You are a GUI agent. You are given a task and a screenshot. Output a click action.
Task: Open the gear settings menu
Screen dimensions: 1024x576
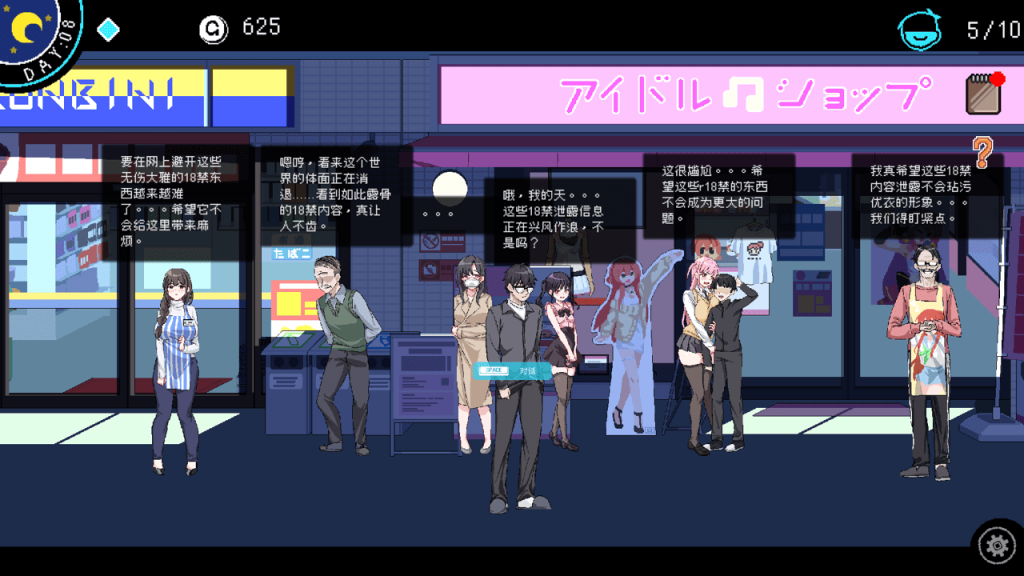[x=995, y=545]
